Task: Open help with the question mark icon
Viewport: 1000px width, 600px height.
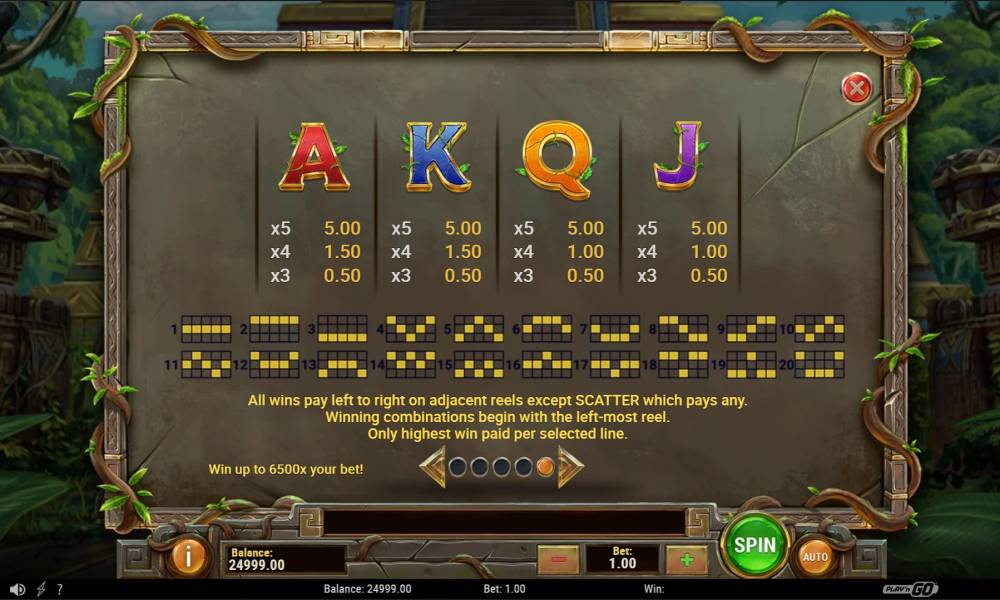Action: (x=60, y=590)
